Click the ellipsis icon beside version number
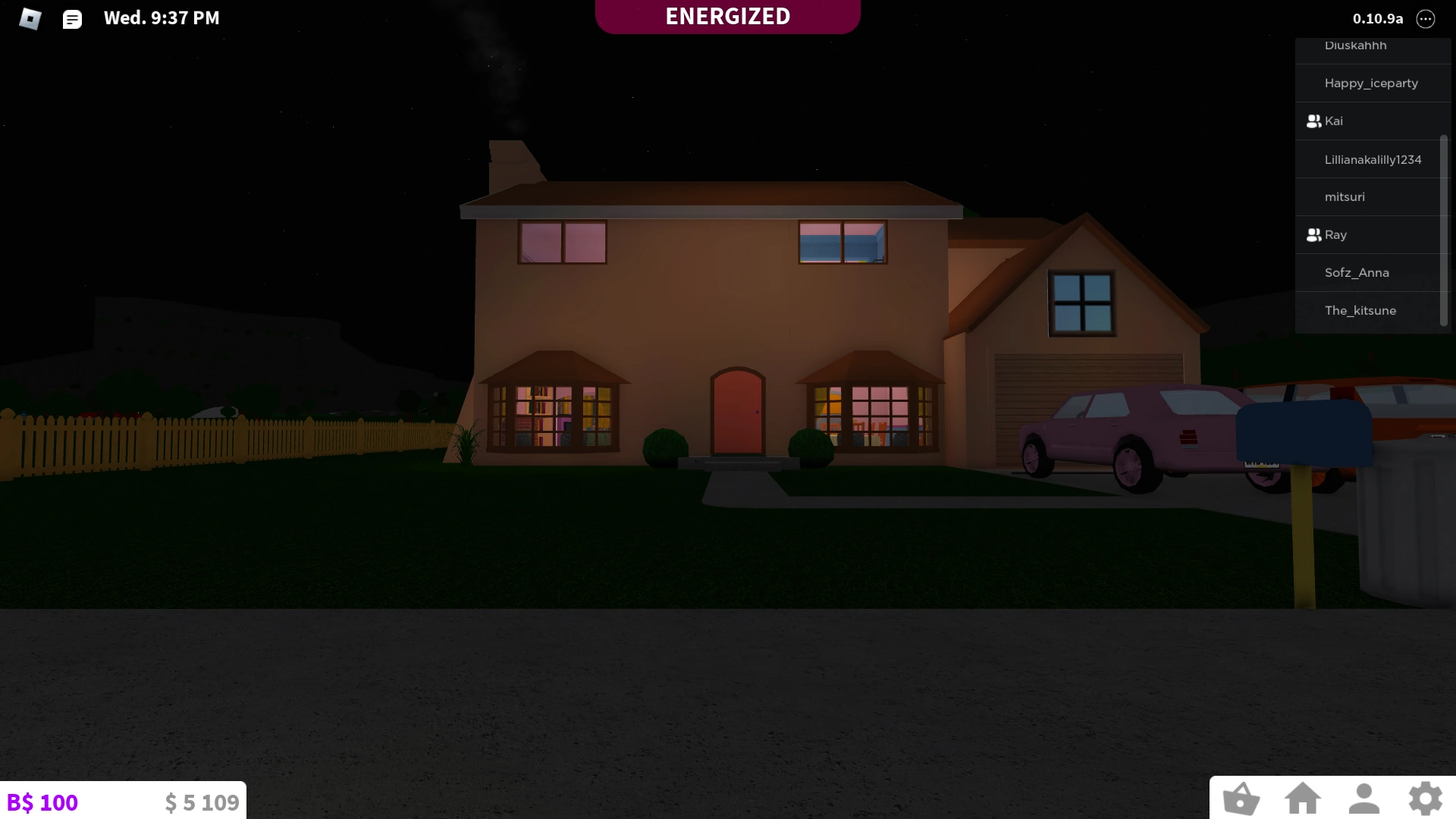This screenshot has width=1456, height=819. (x=1426, y=19)
